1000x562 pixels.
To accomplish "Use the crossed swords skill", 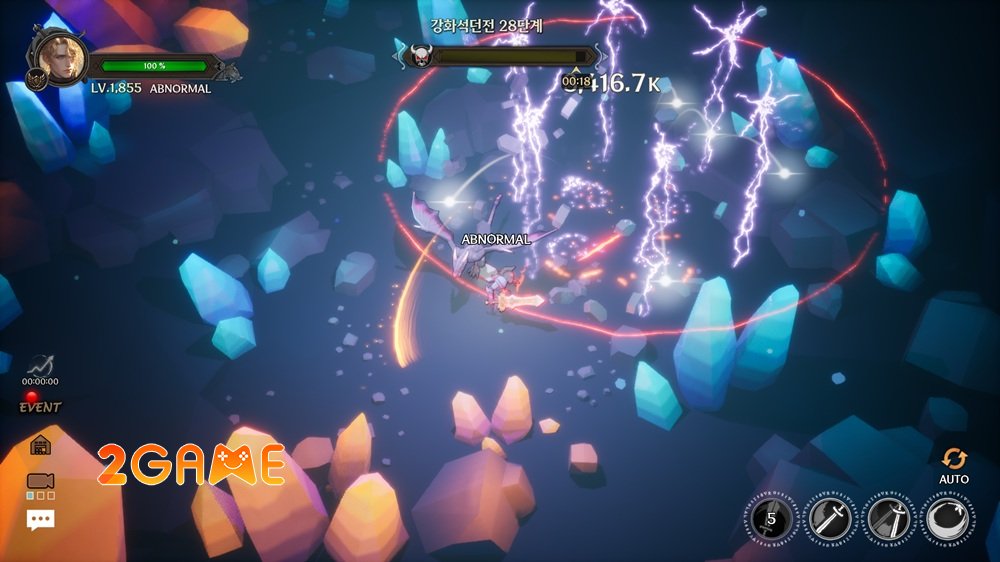I will click(887, 519).
